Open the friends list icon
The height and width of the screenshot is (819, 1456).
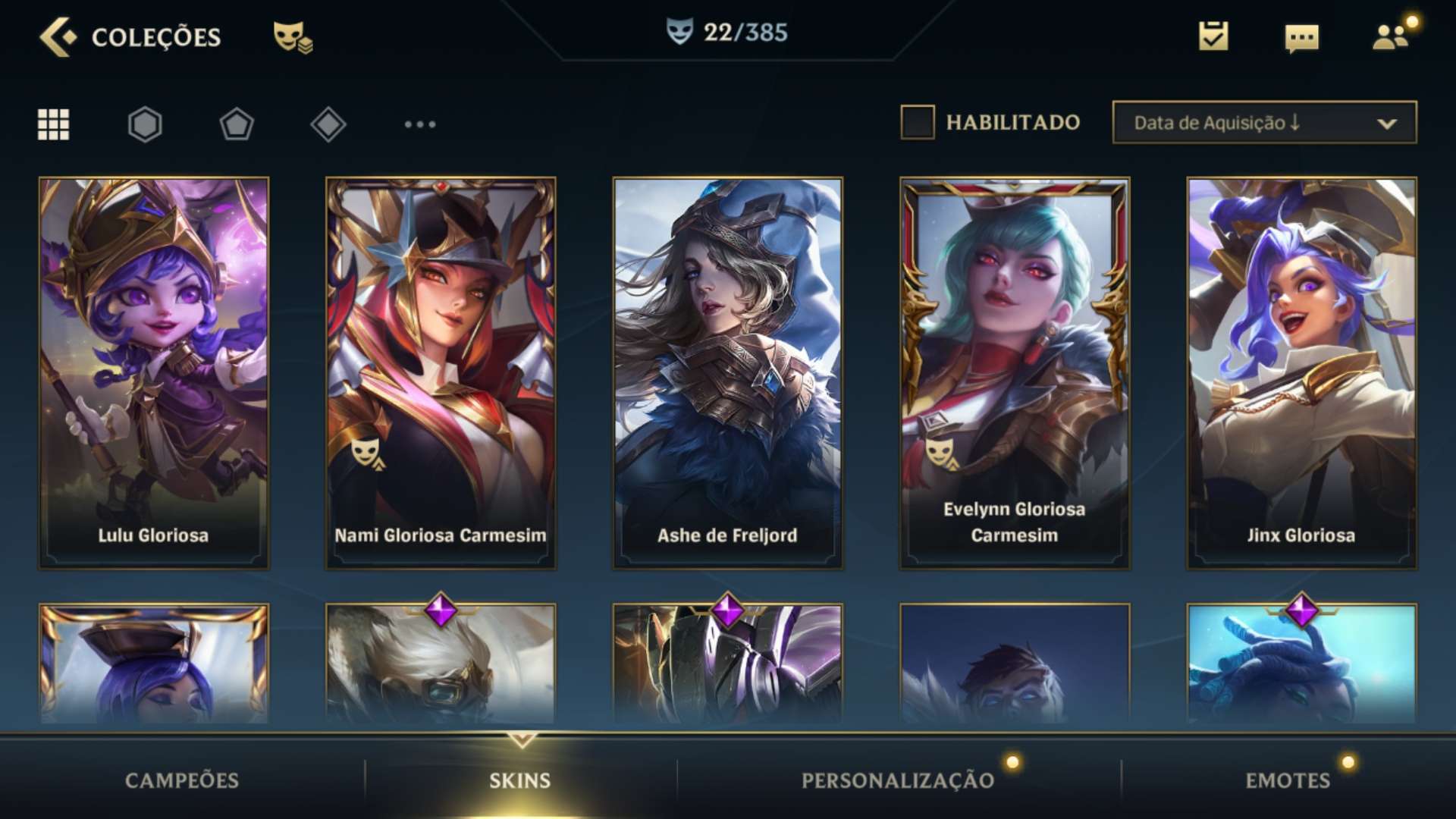(1391, 36)
